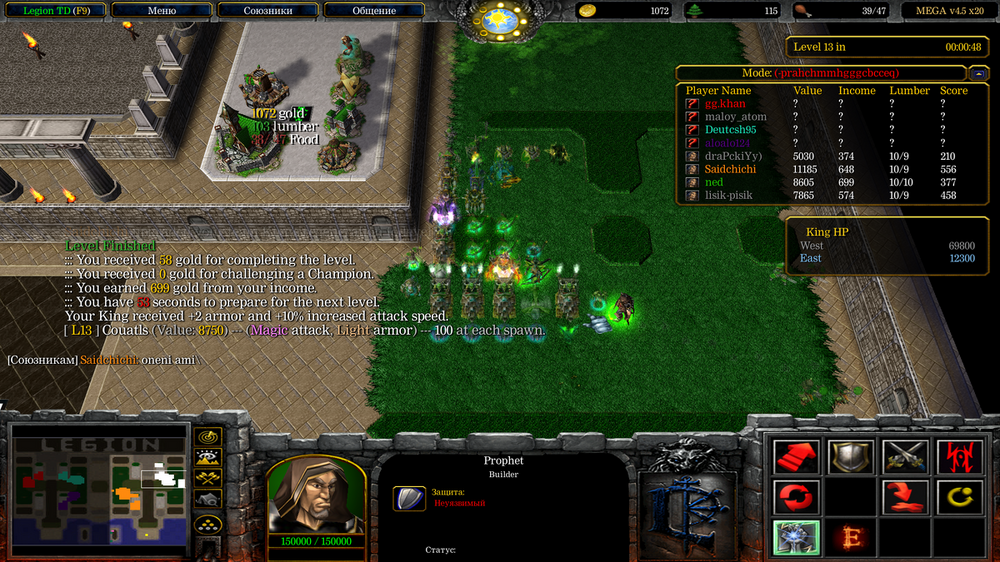
Task: Click the red downward arrow command icon
Action: tap(904, 496)
